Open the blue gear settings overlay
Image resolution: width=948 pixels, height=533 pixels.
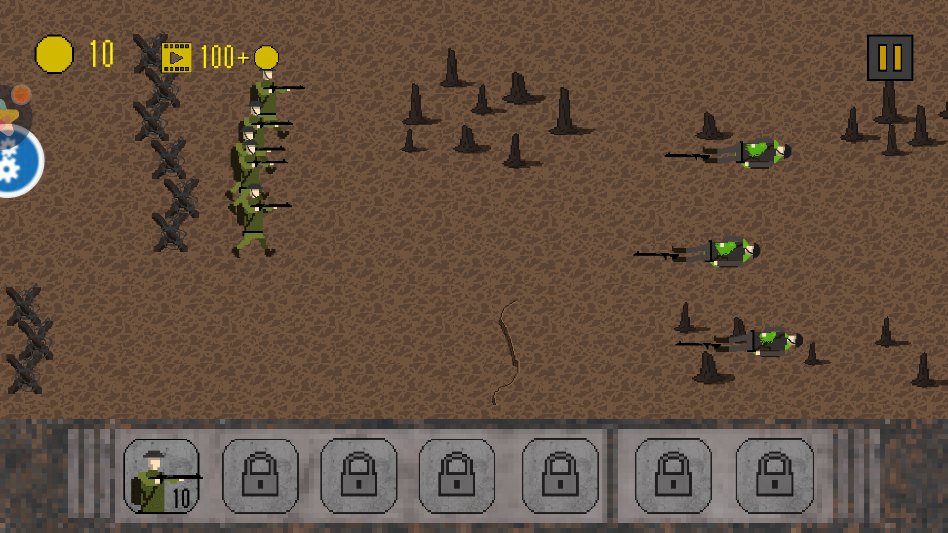[15, 163]
